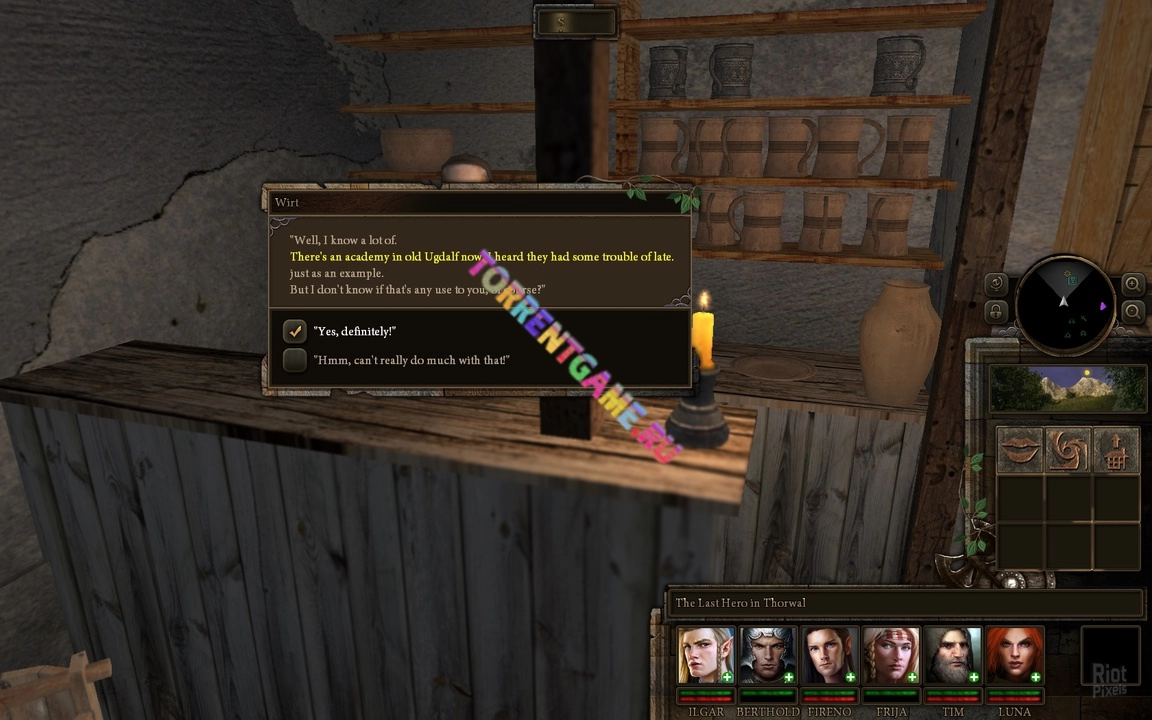Open the world map globe button
This screenshot has height=720, width=1152.
(x=996, y=284)
